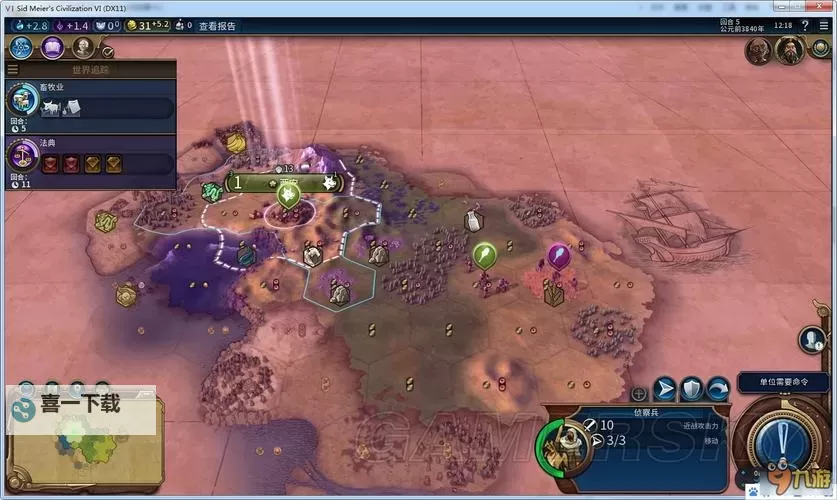837x500 pixels.
Task: Select the bald leader portrait
Action: tap(758, 52)
